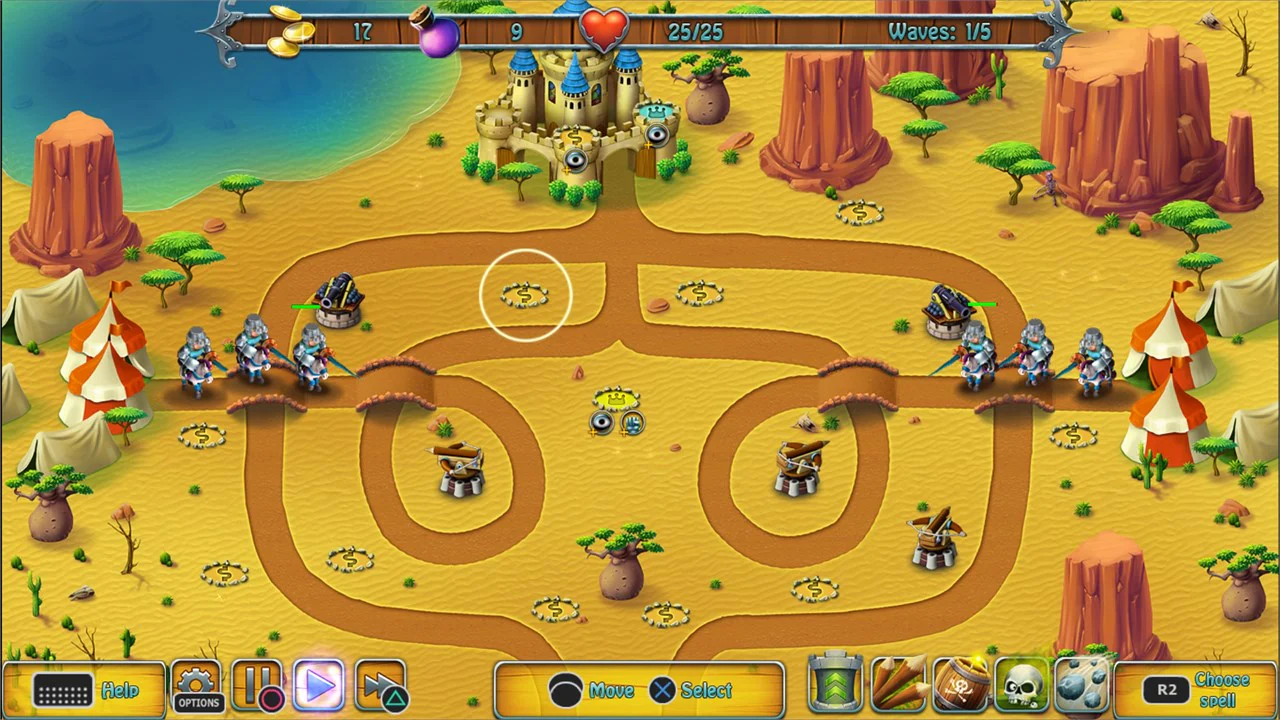Image resolution: width=1280 pixels, height=720 pixels.
Task: Open Help
Action: point(122,690)
